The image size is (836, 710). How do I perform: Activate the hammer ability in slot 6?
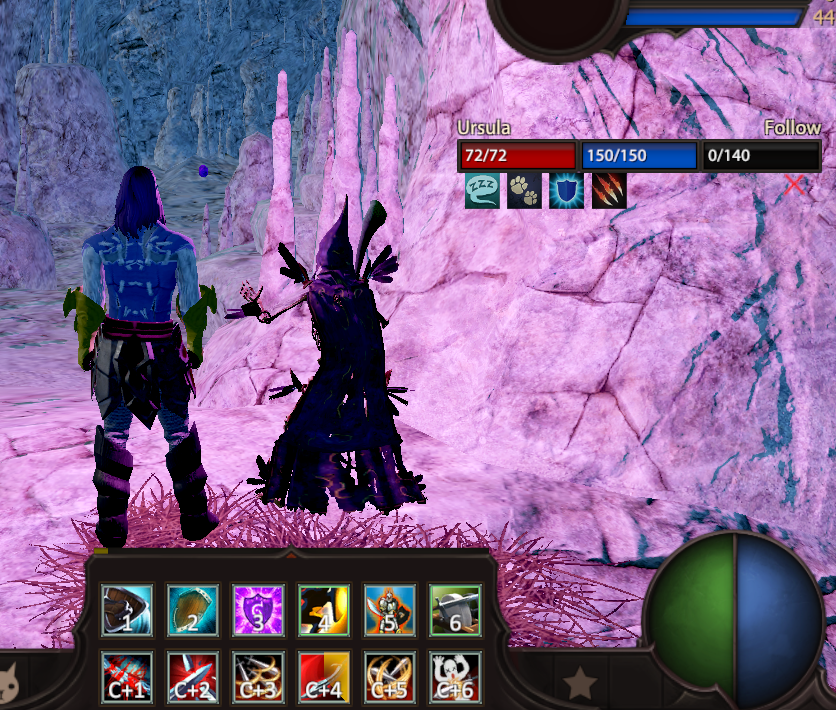coord(456,611)
